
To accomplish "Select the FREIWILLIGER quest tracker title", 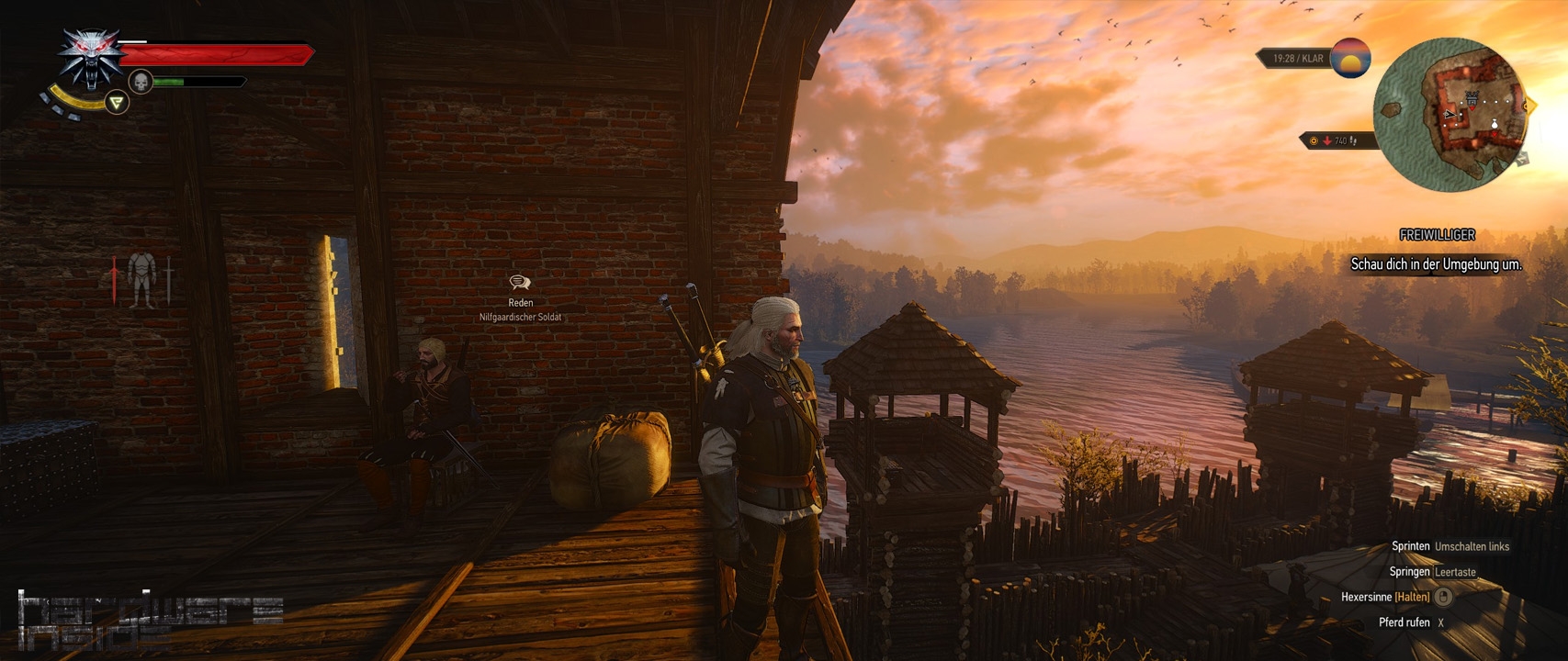I will pos(1437,235).
